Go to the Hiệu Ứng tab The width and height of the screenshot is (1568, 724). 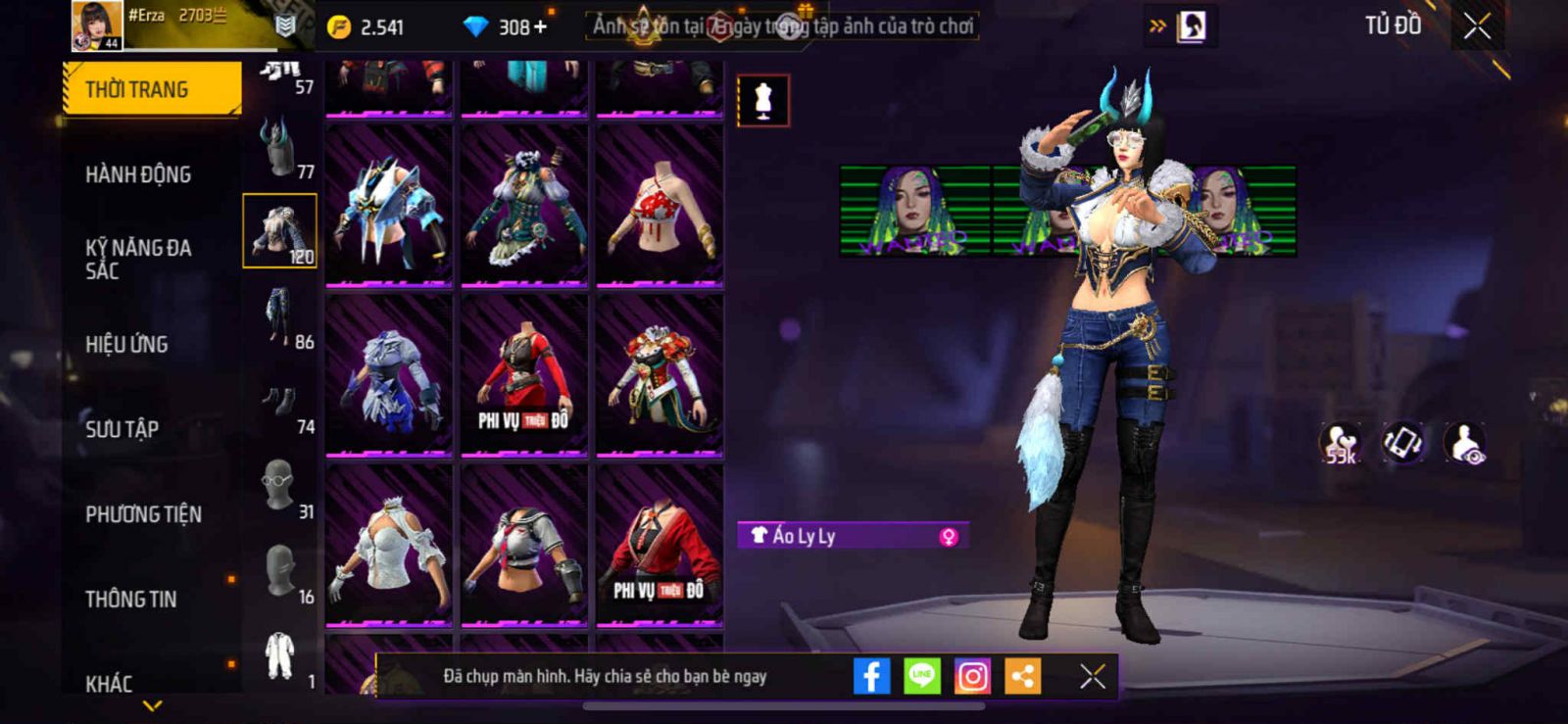(x=126, y=344)
